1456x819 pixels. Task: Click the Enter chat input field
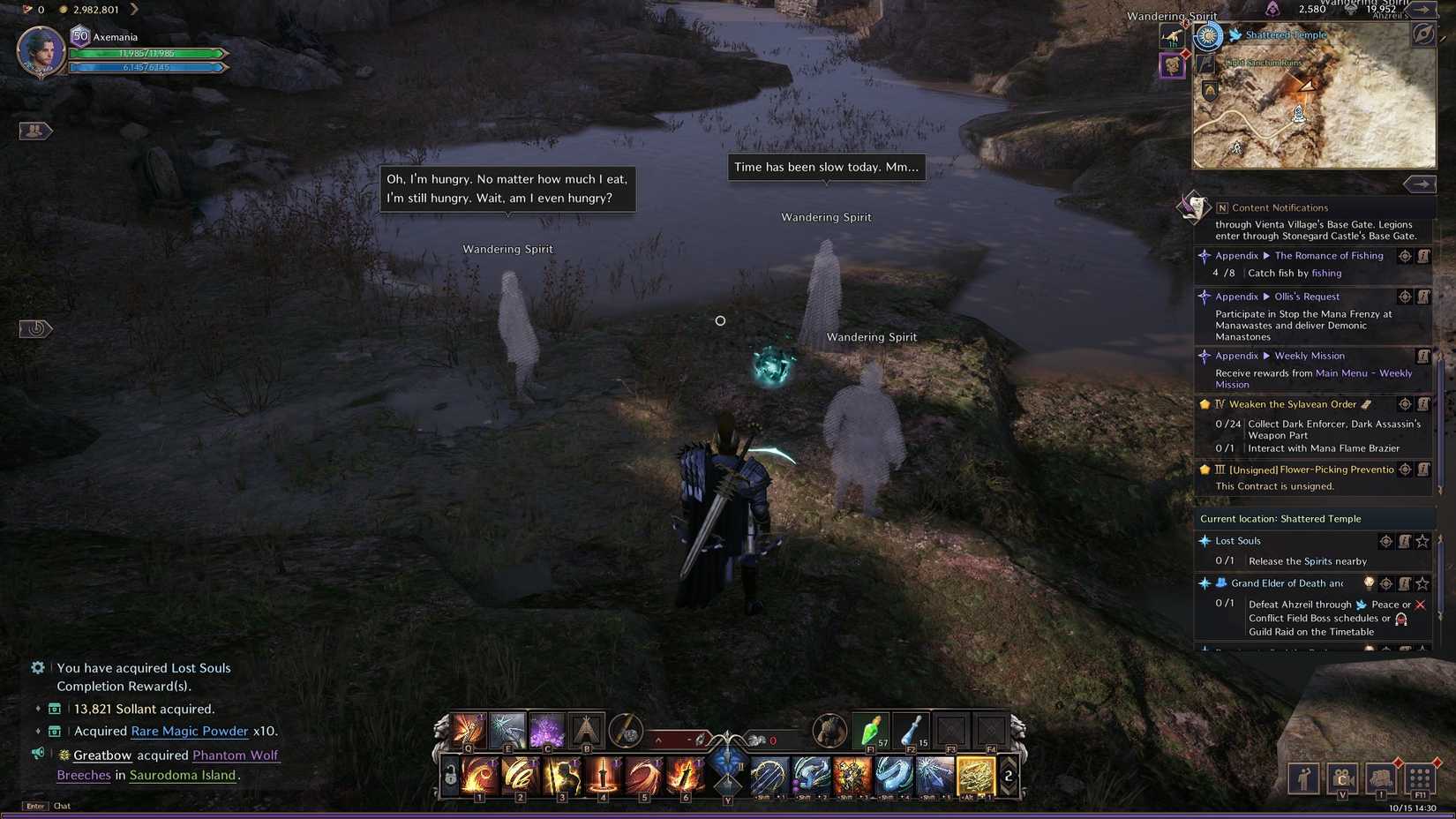point(34,806)
